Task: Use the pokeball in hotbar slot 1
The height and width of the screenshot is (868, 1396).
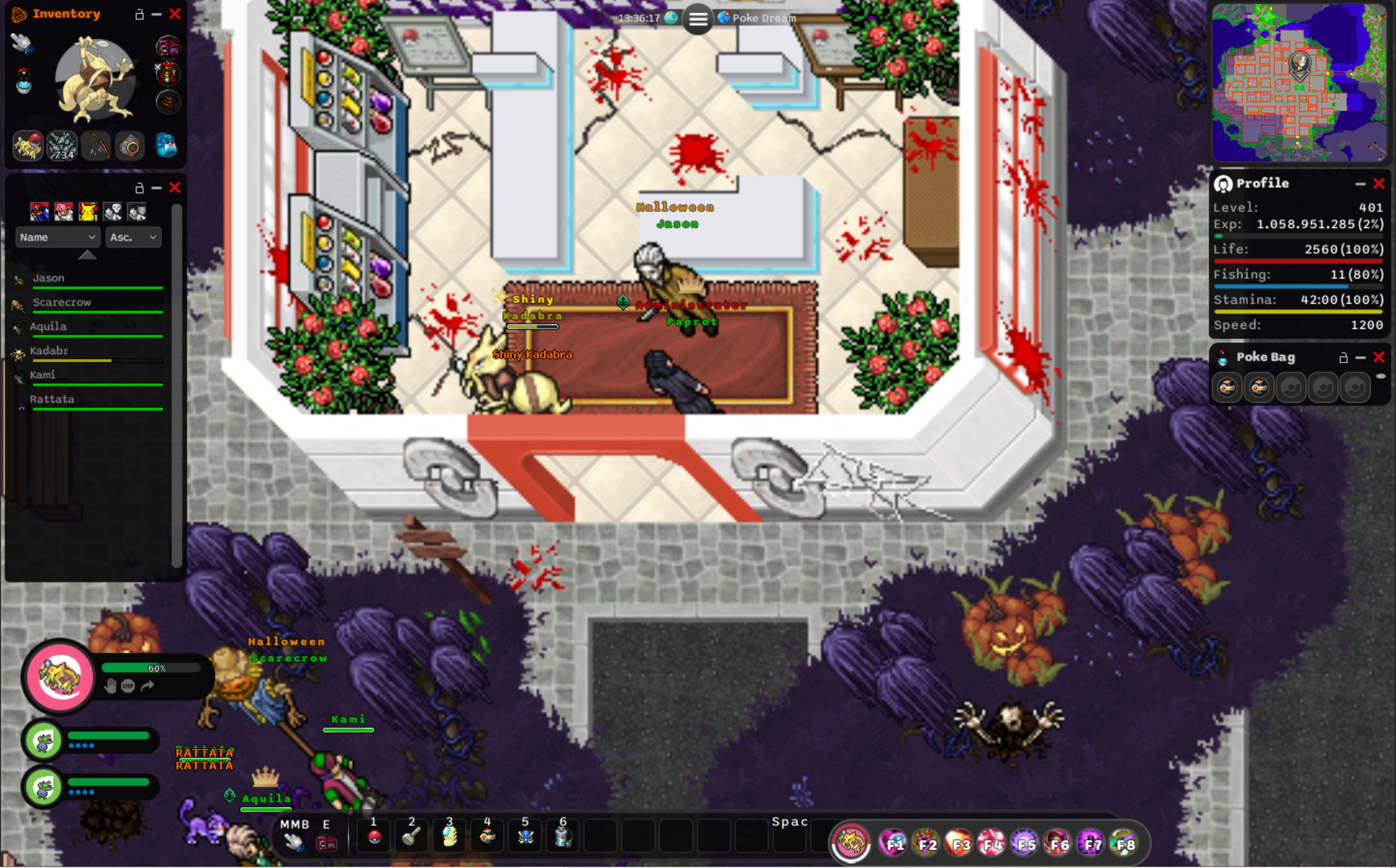Action: [374, 837]
